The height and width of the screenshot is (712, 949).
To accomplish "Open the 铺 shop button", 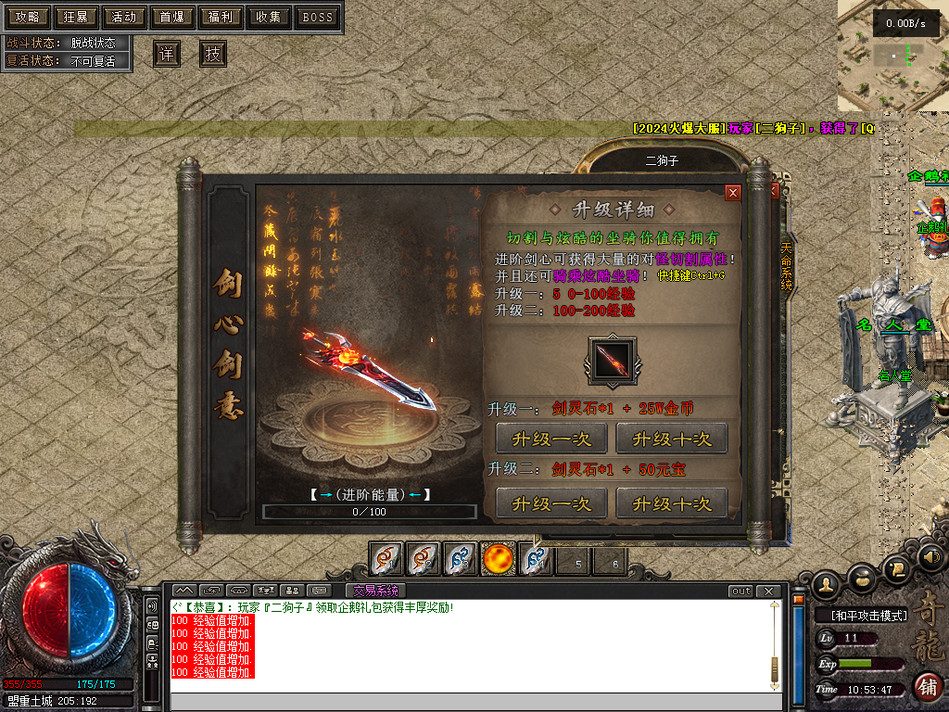I will (x=926, y=688).
